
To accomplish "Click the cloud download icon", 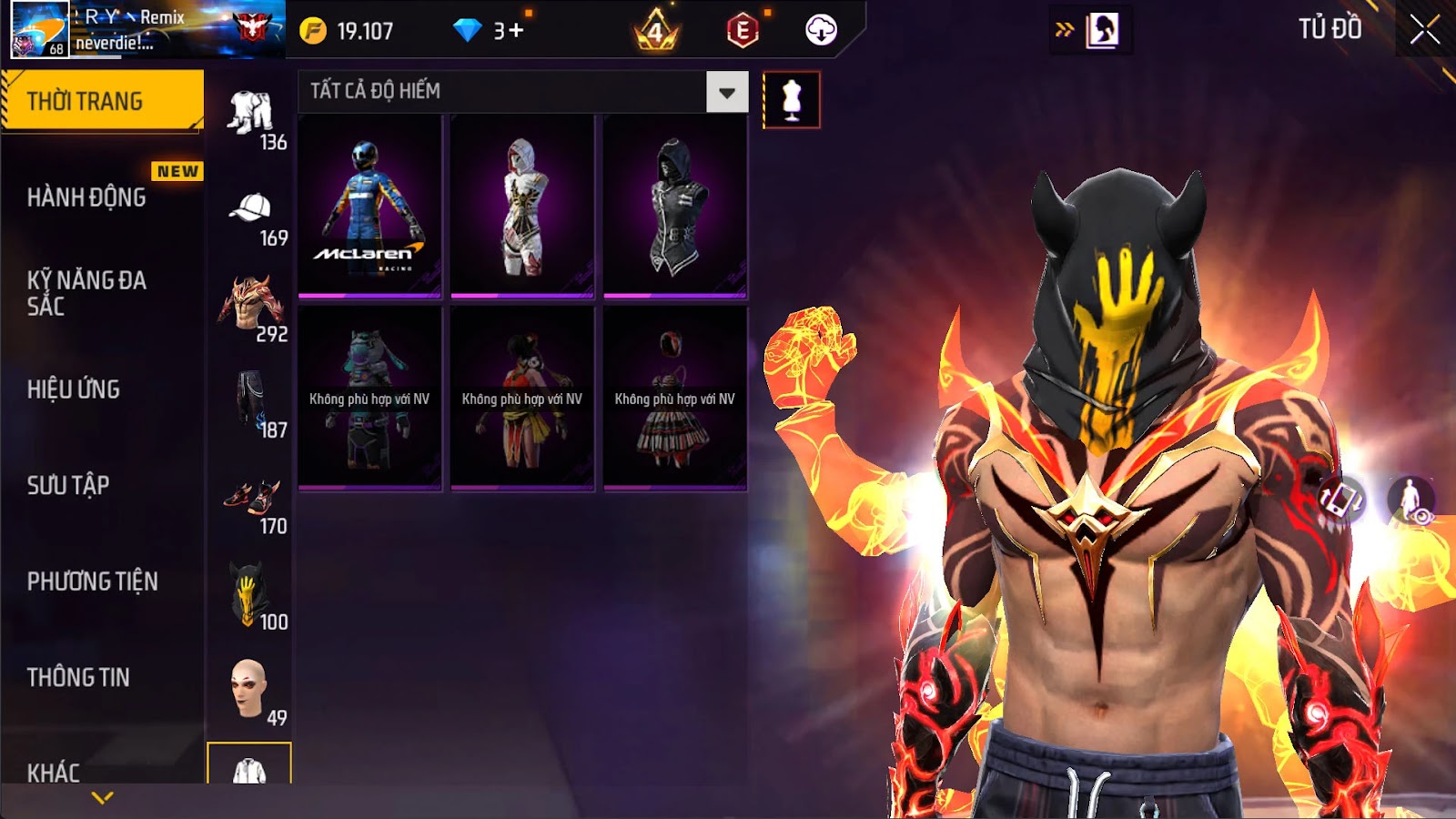I will tap(821, 30).
